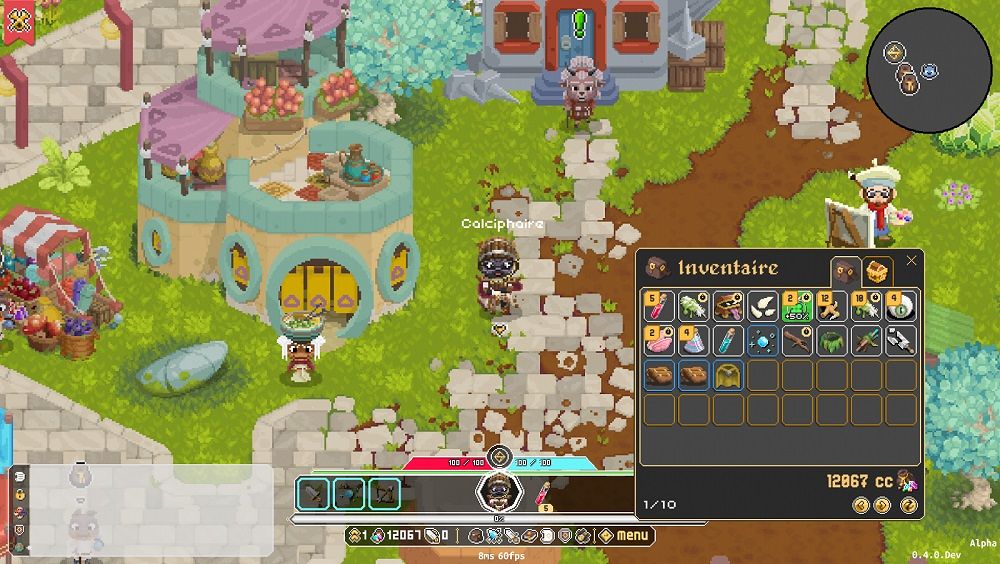Go to the previous inventory page
1000x564 pixels.
861,505
